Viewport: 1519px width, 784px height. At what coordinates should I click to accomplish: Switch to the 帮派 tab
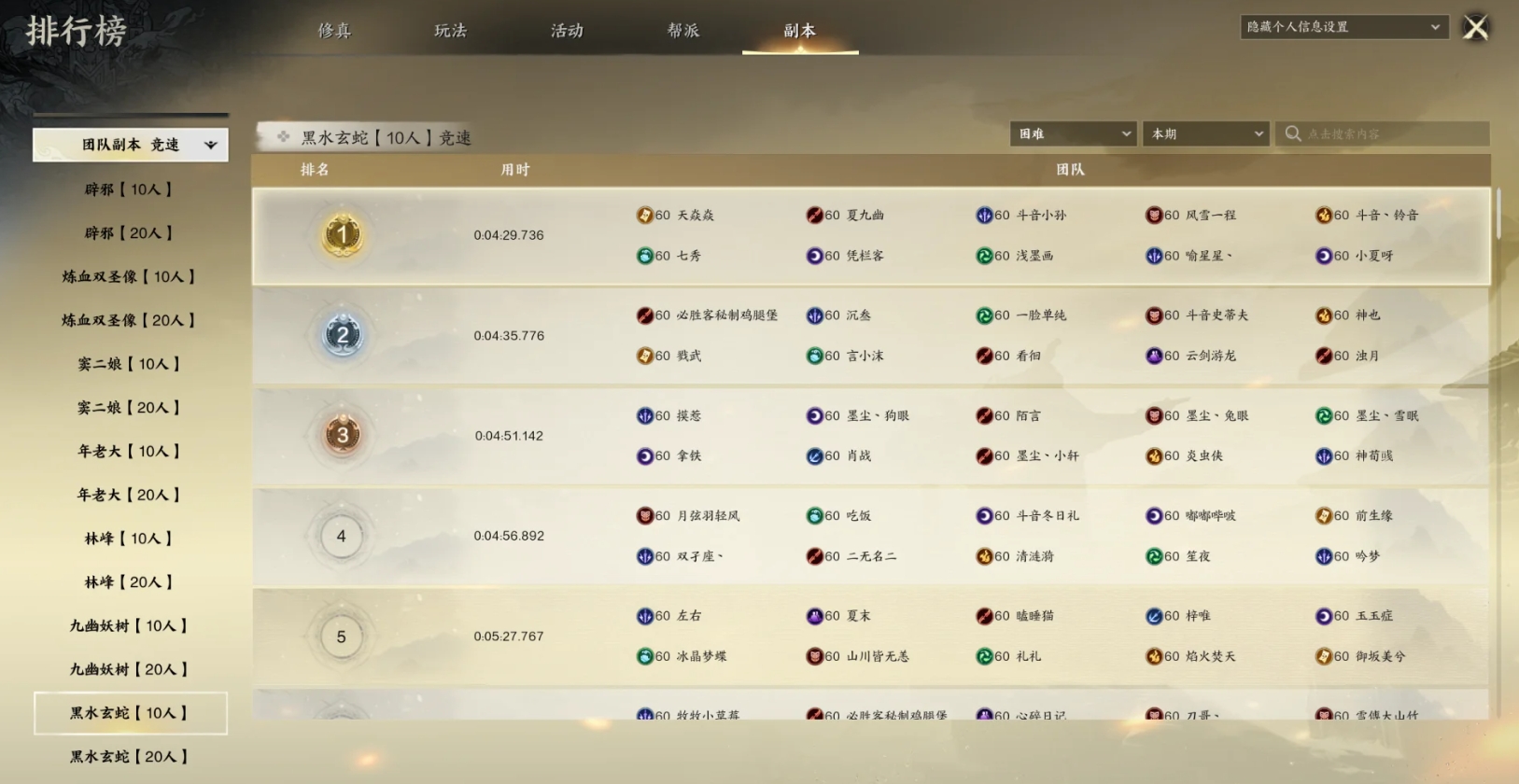pos(682,30)
